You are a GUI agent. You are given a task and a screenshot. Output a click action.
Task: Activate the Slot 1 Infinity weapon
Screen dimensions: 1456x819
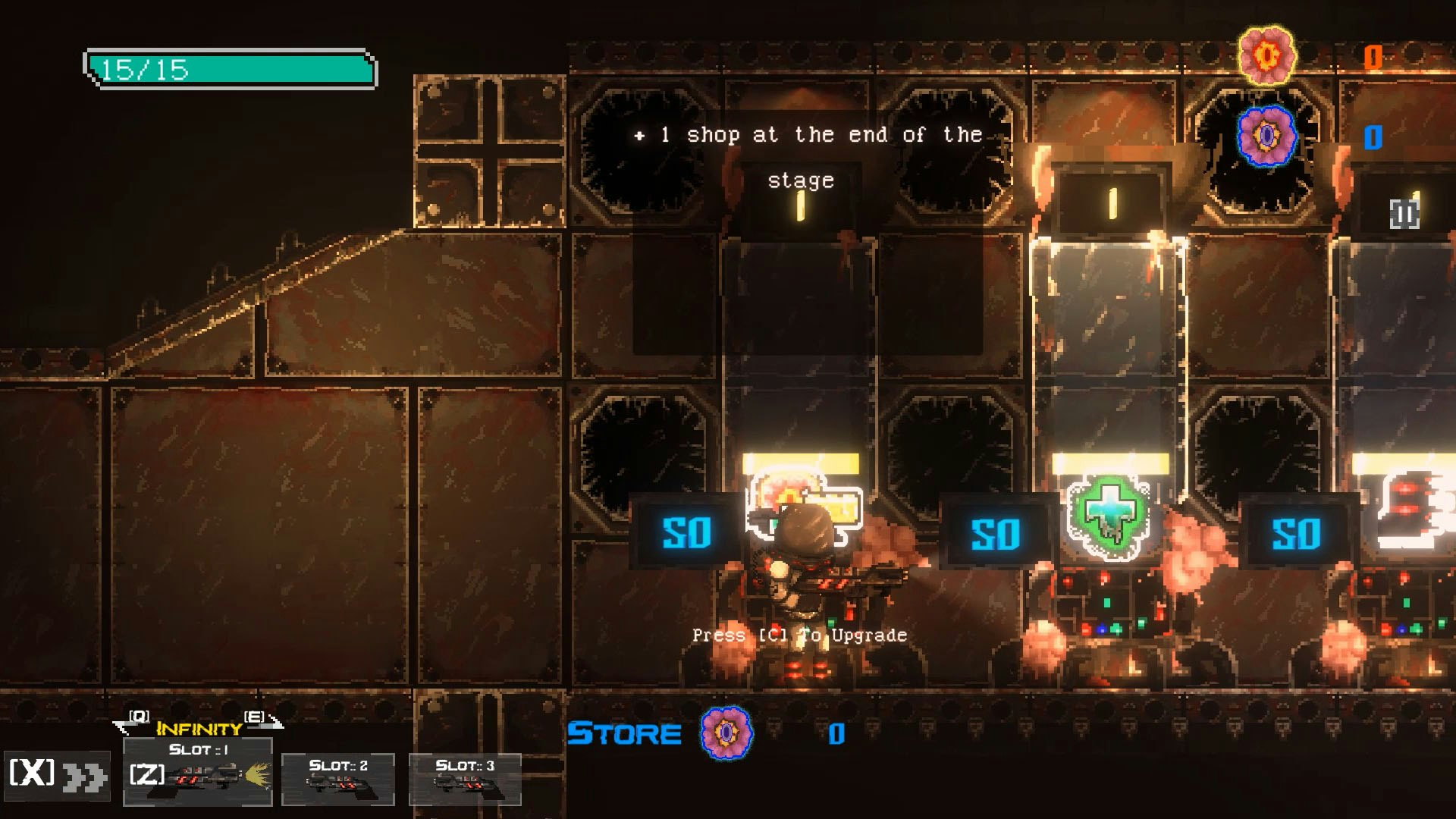pyautogui.click(x=199, y=773)
